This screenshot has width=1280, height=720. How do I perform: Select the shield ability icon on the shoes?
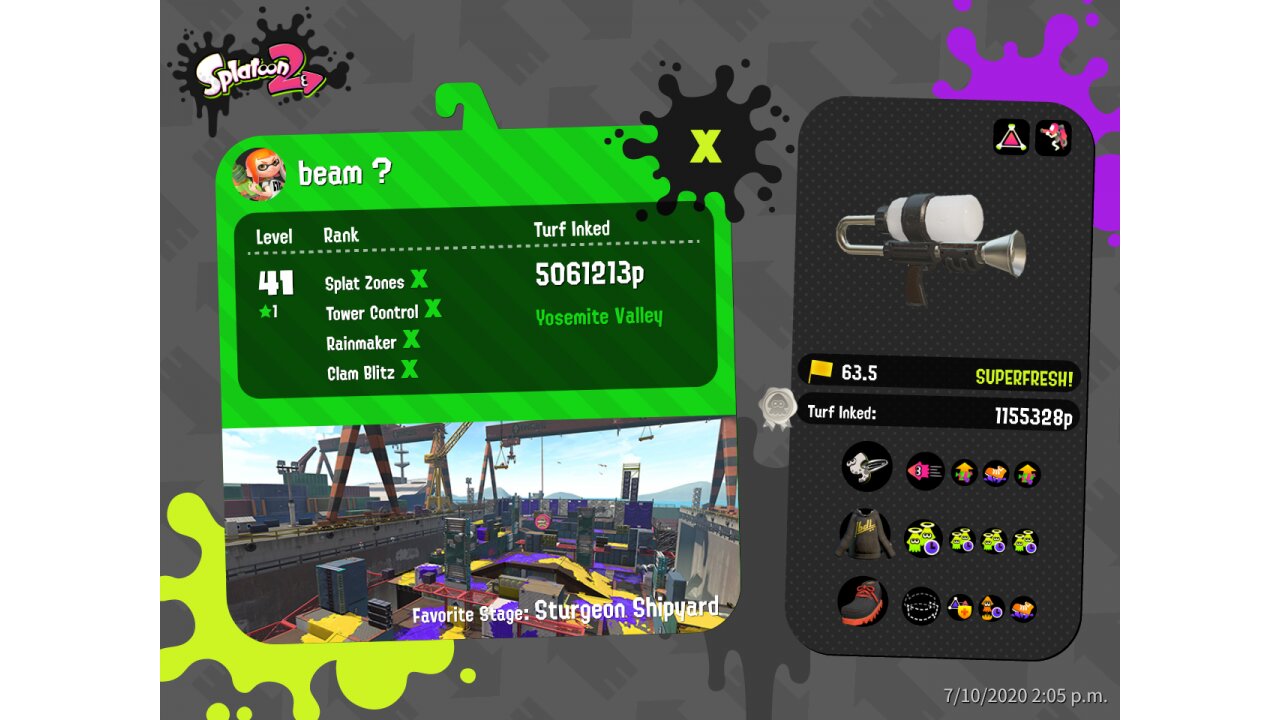coord(960,607)
